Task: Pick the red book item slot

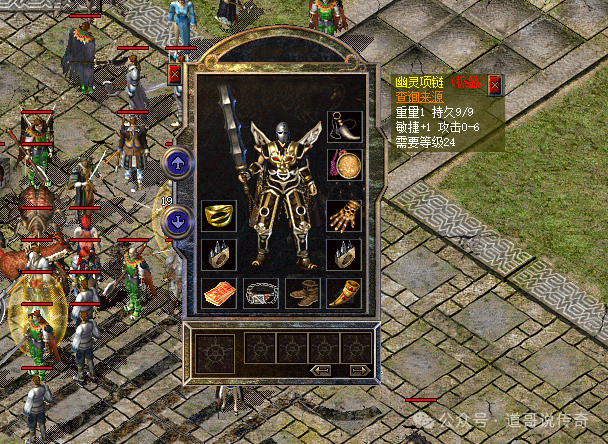Action: (219, 292)
